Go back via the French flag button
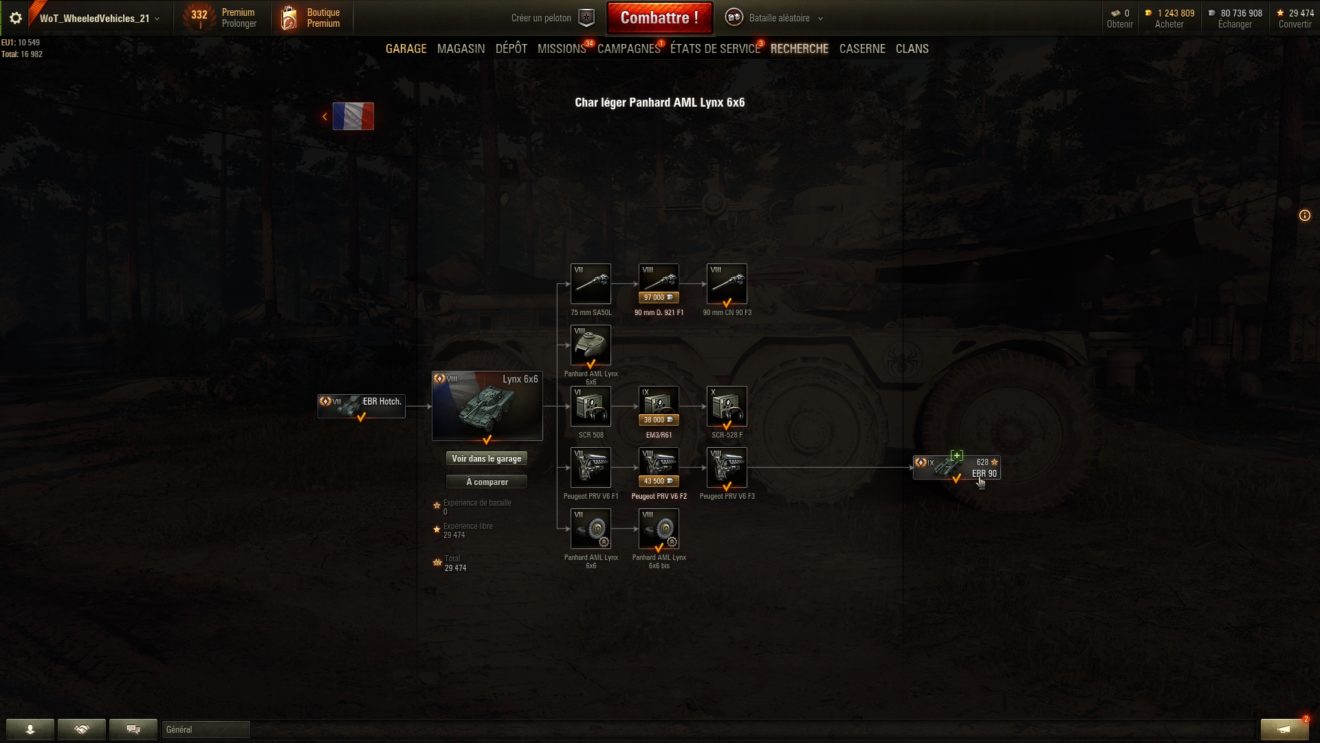This screenshot has width=1320, height=743. [x=352, y=116]
